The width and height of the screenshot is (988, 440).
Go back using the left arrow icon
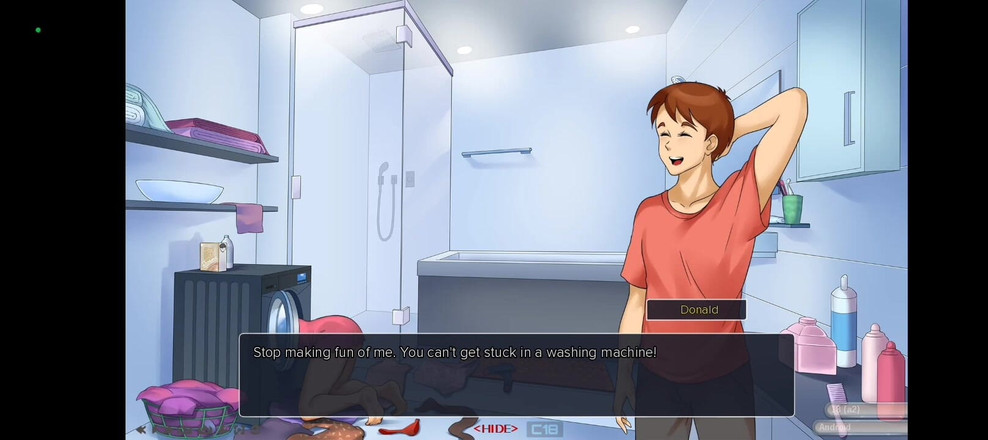[x=141, y=429]
